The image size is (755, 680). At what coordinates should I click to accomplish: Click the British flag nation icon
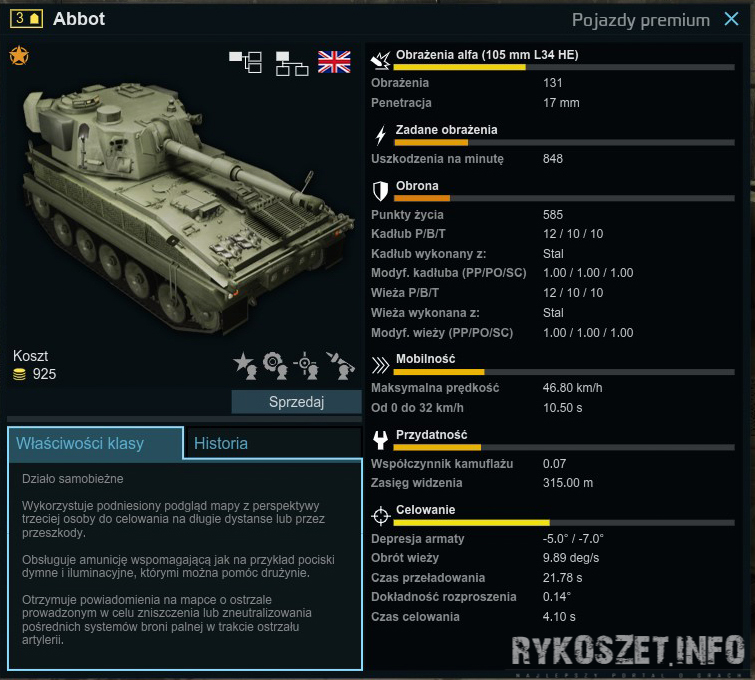coord(334,62)
